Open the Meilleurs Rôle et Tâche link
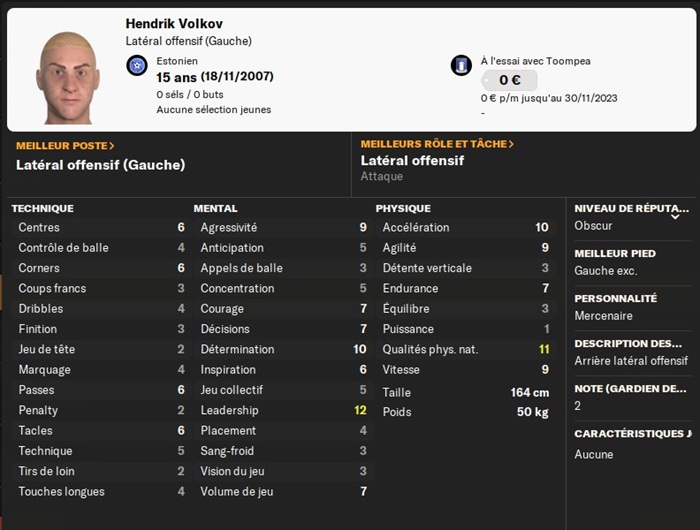The width and height of the screenshot is (700, 530). (x=437, y=144)
